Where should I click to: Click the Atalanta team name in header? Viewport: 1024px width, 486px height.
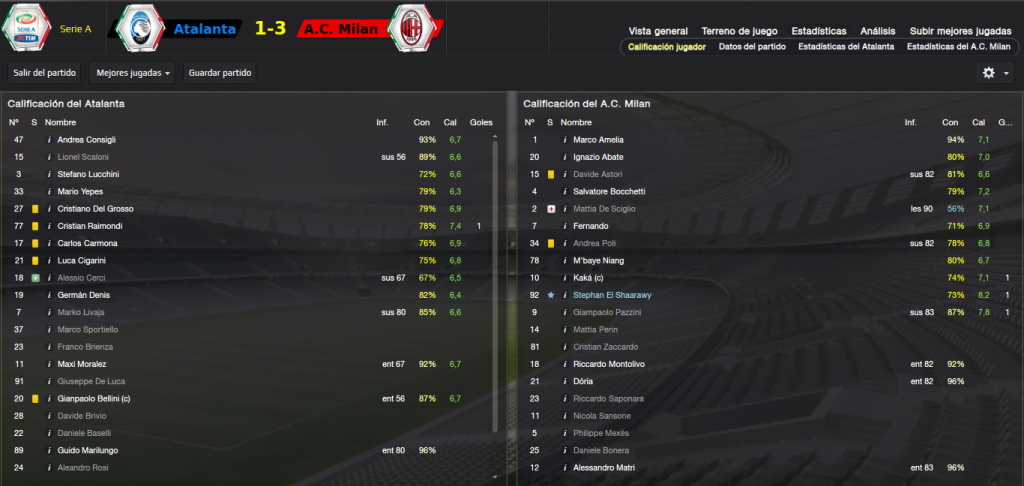[205, 29]
